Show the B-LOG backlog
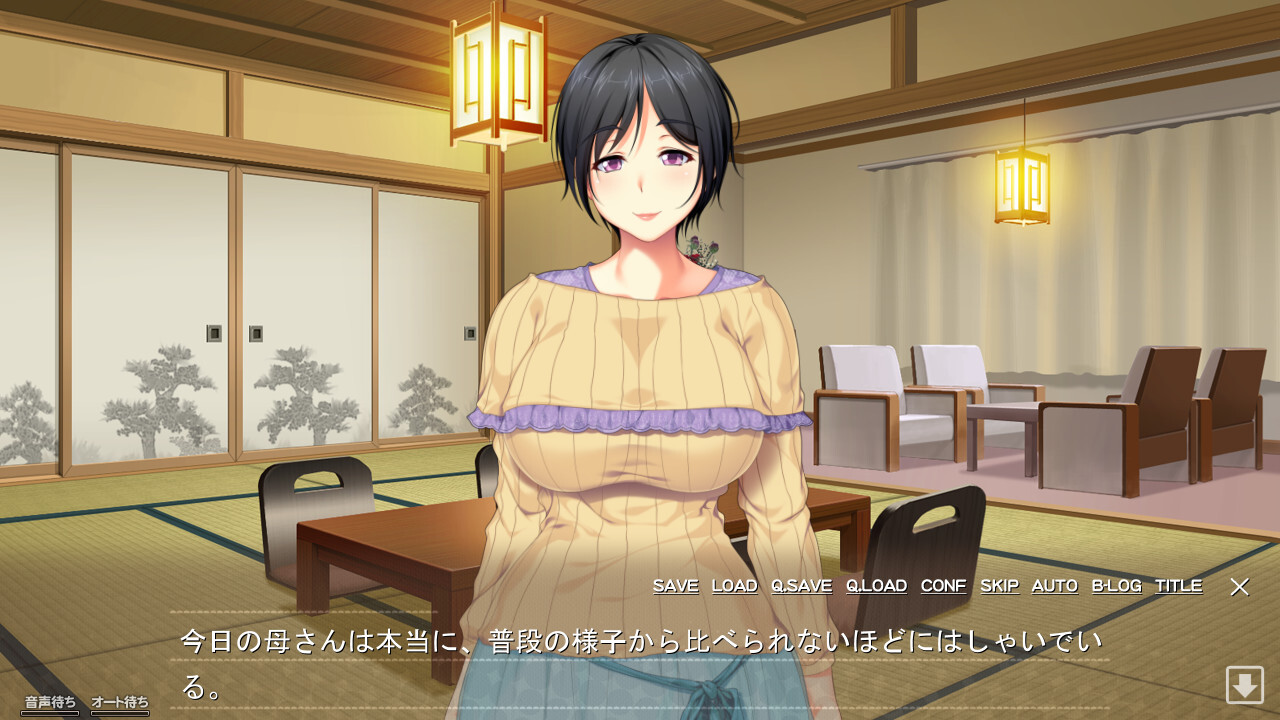This screenshot has height=720, width=1280. point(1116,586)
